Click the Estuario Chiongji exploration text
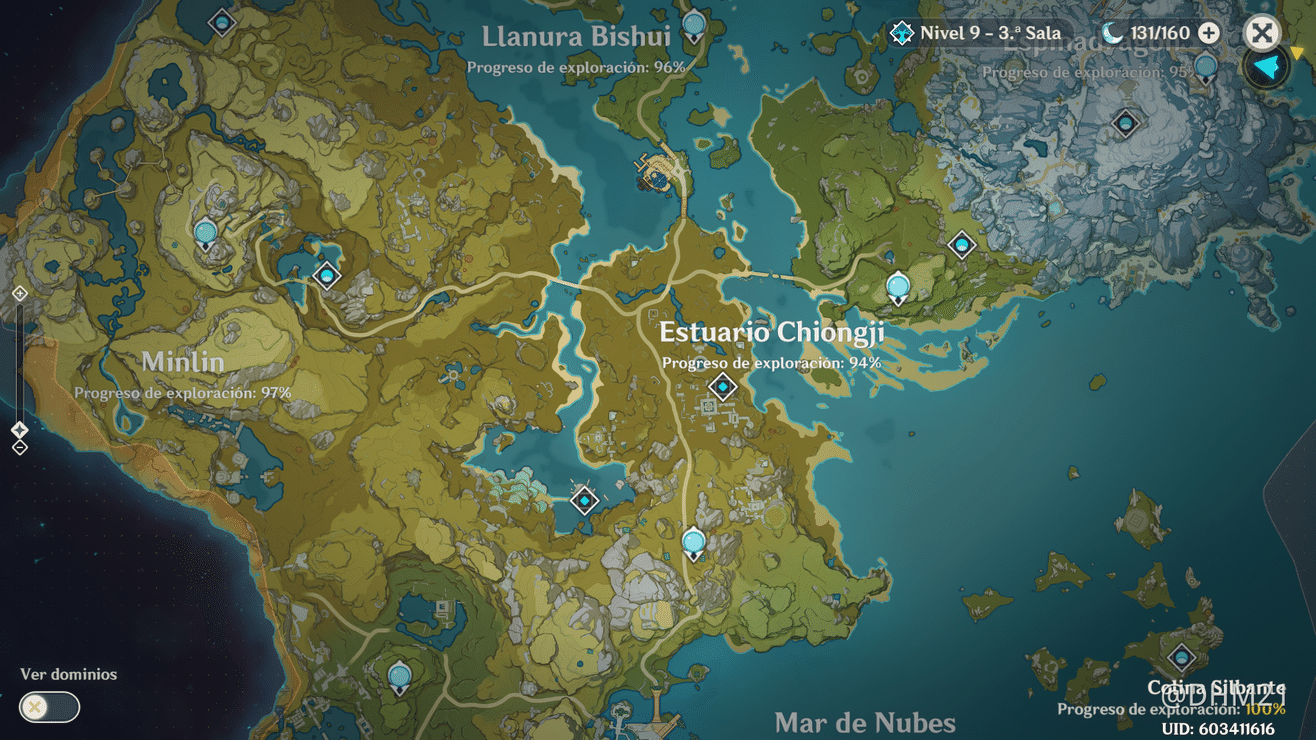 click(770, 364)
